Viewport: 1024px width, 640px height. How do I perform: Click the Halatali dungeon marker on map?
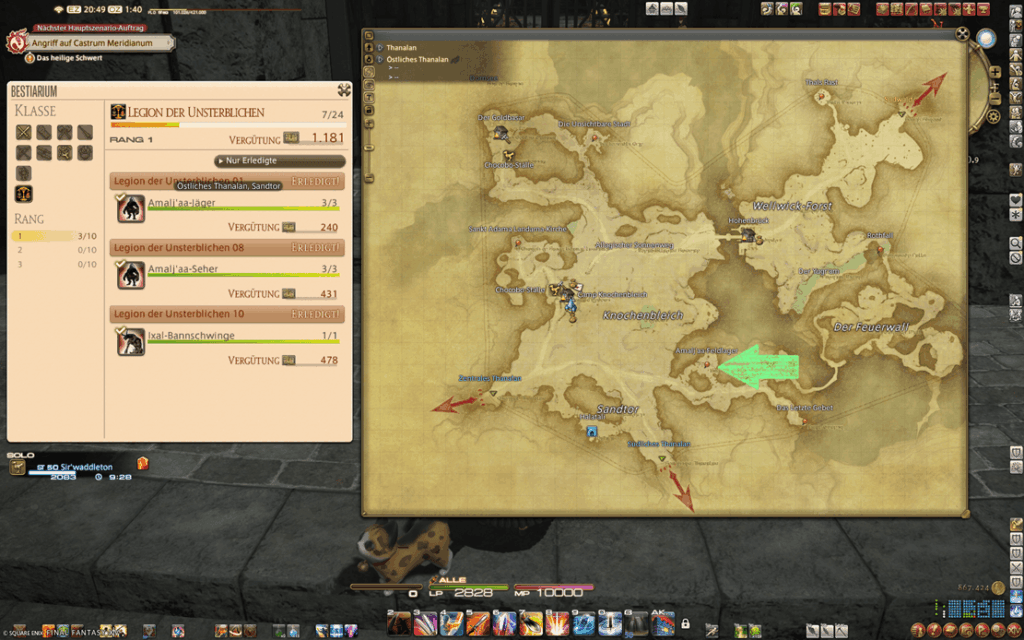(x=592, y=432)
